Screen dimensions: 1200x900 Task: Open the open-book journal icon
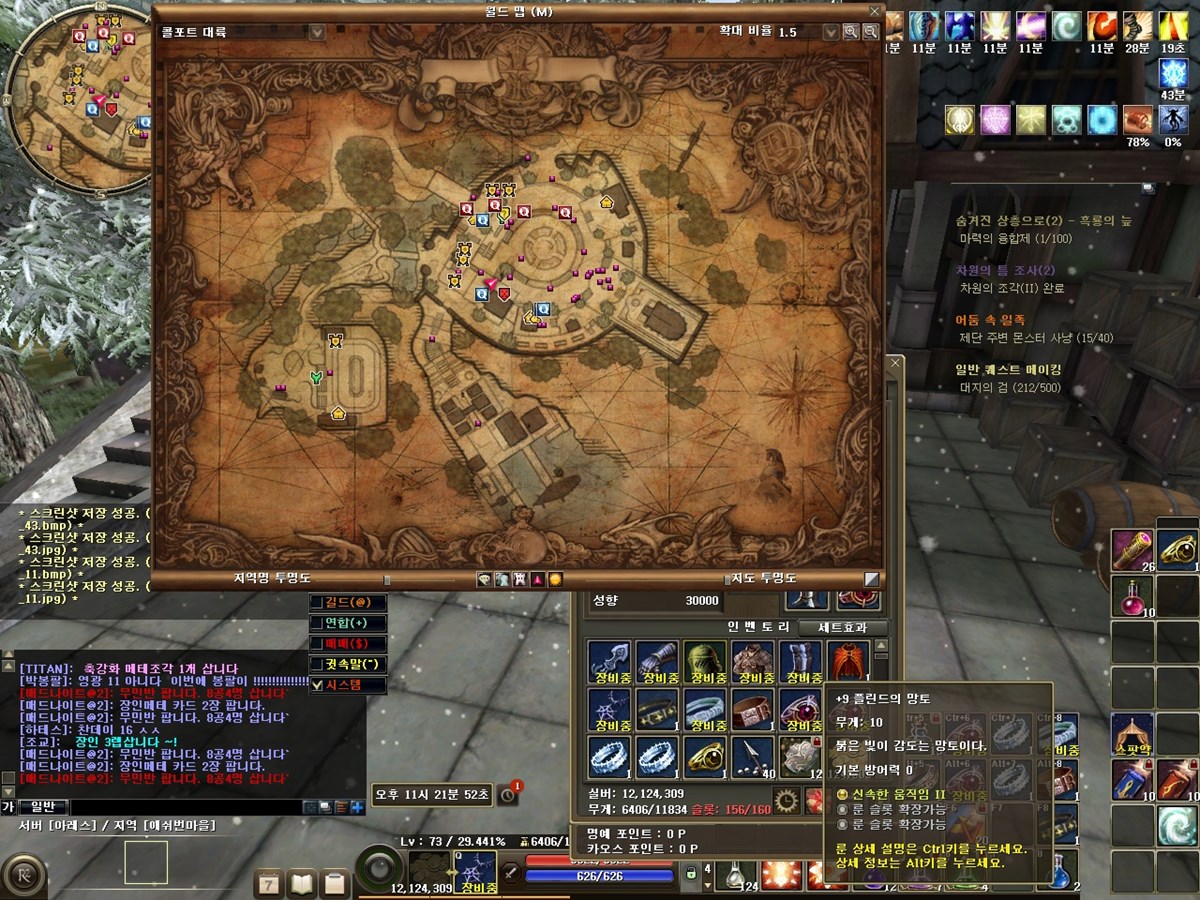[302, 883]
